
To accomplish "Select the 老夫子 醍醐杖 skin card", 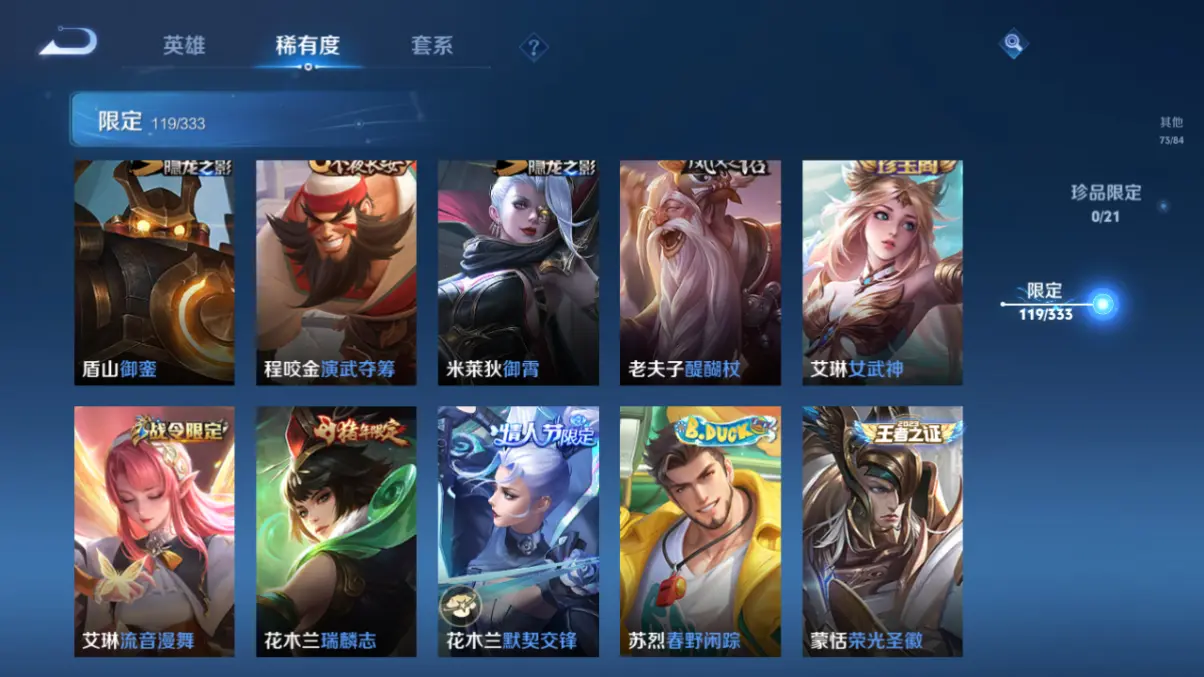I will click(x=701, y=272).
